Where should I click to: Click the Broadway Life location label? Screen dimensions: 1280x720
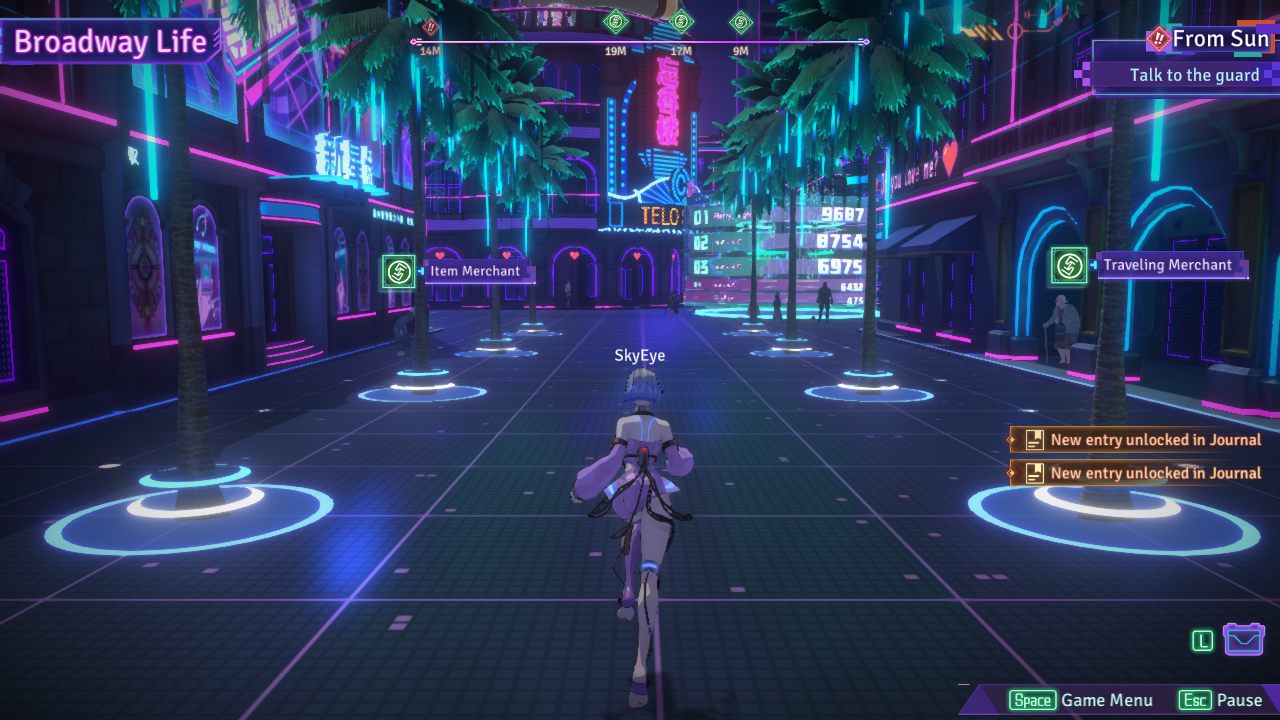coord(110,42)
